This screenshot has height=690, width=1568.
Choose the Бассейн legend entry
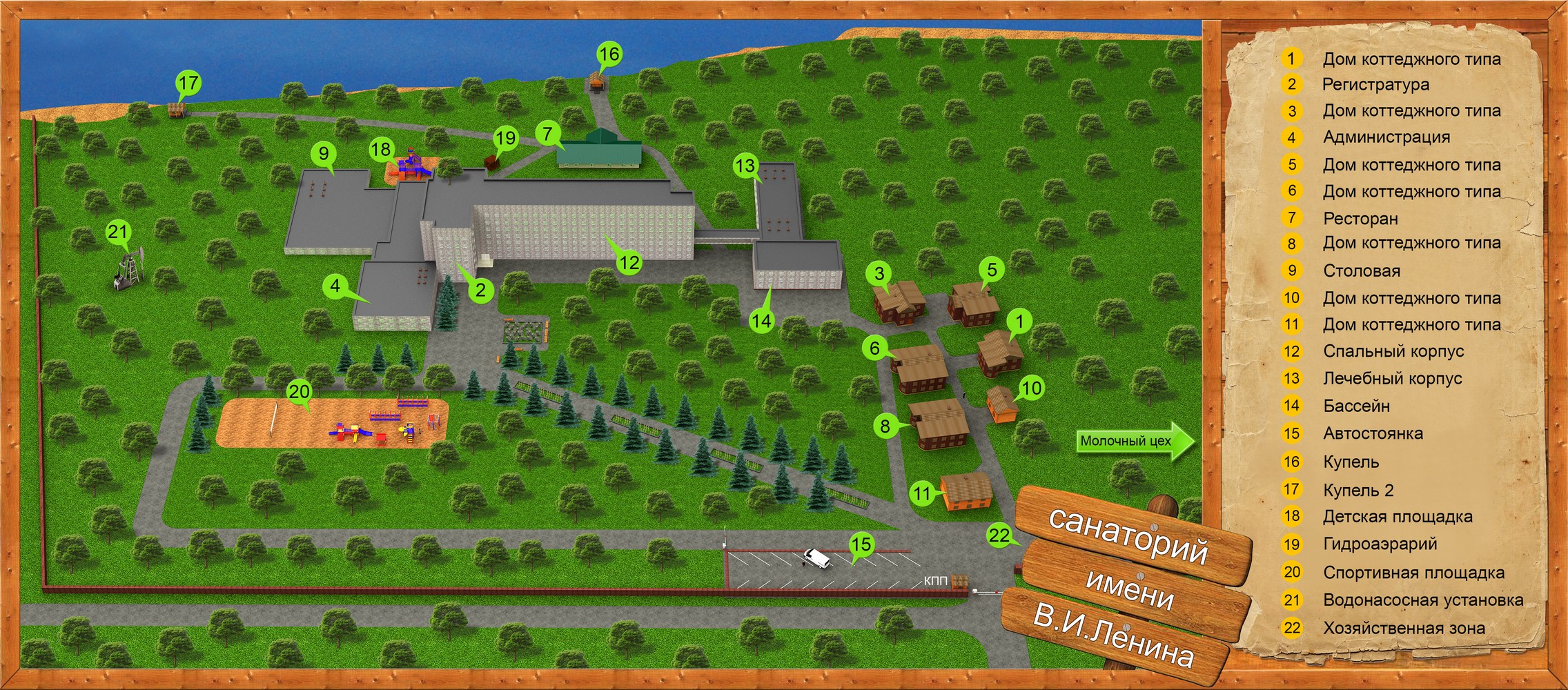(x=1356, y=406)
